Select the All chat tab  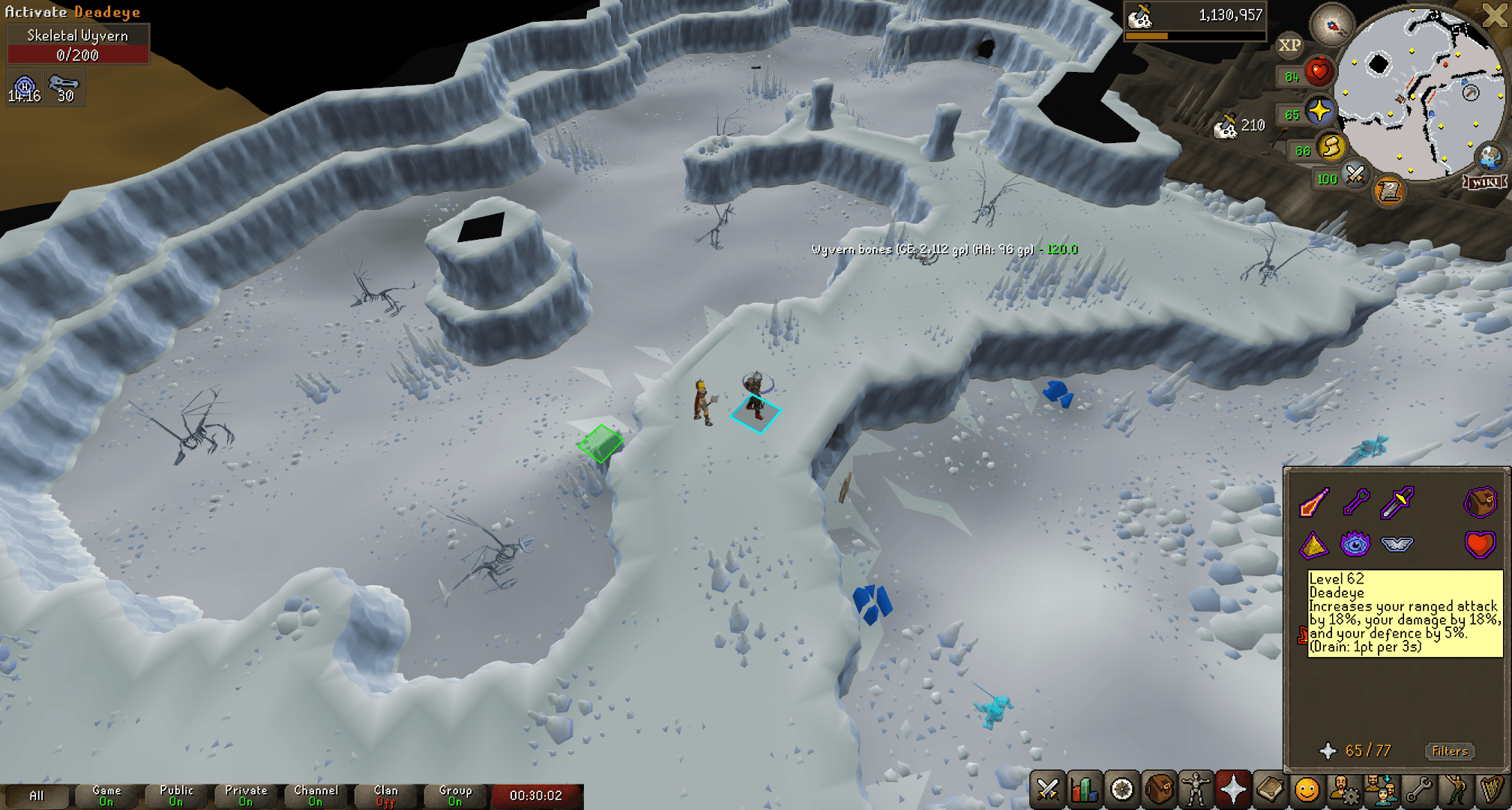tap(37, 794)
